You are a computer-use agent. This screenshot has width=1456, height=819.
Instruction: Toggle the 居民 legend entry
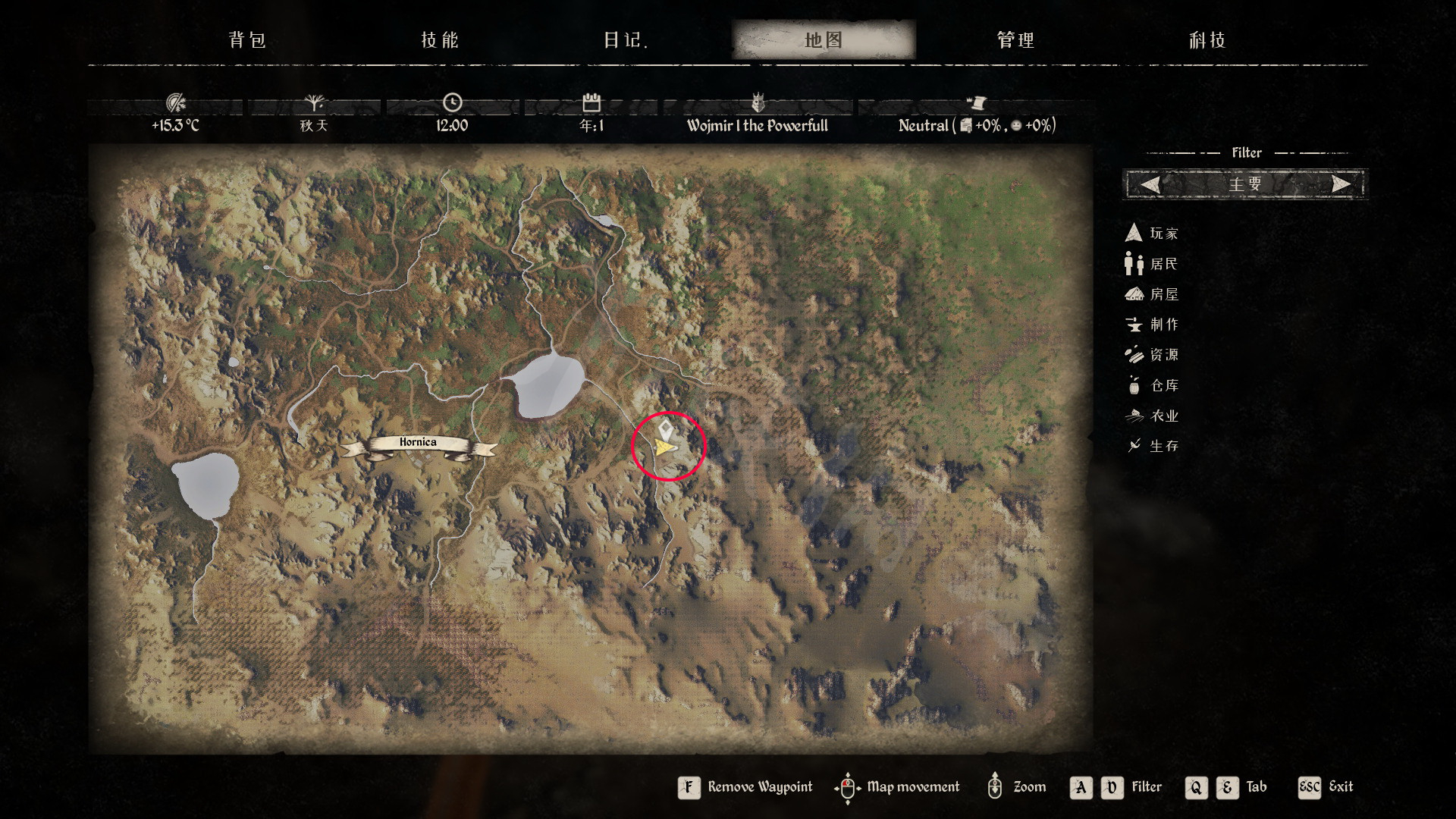click(x=1152, y=264)
